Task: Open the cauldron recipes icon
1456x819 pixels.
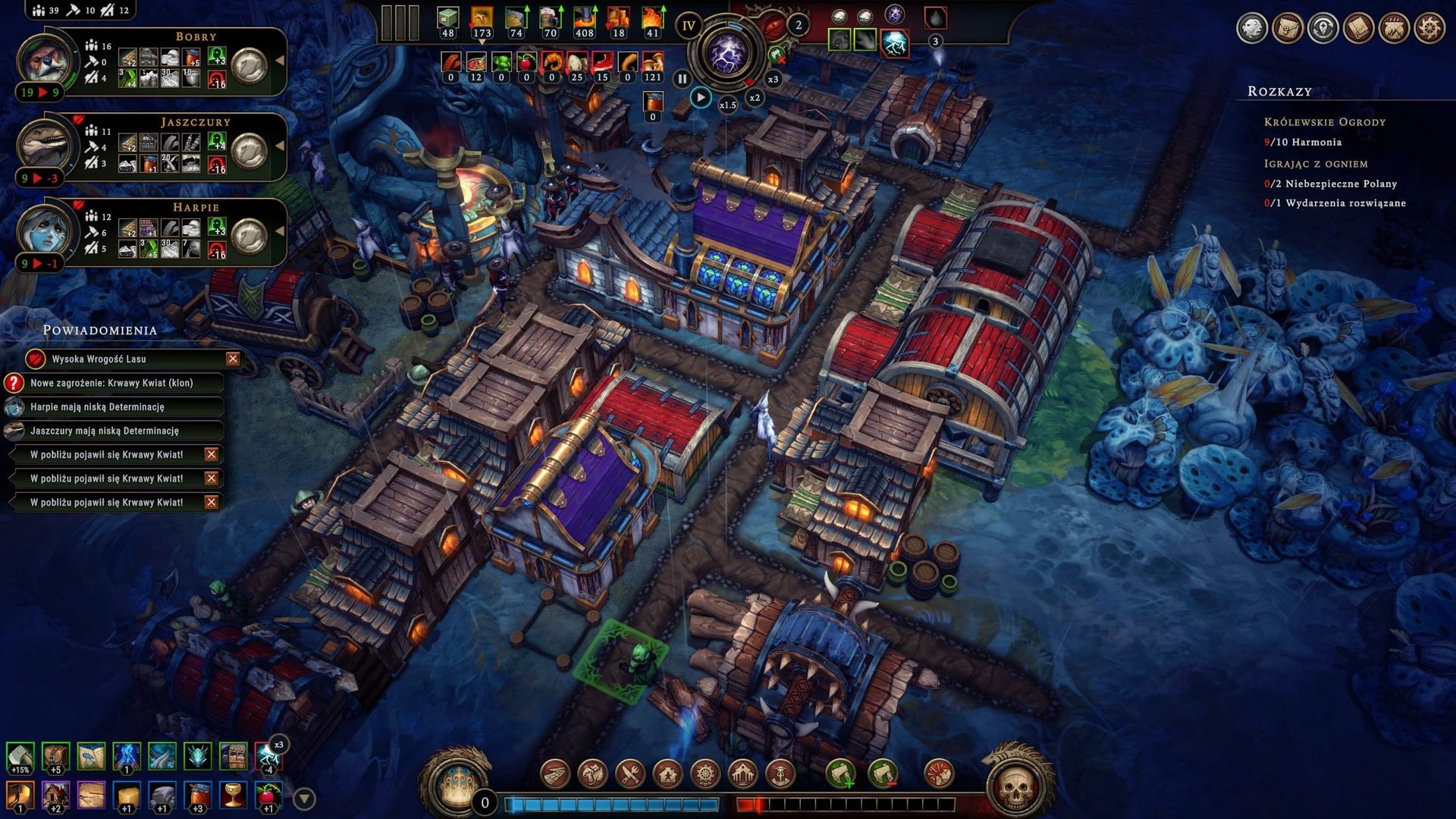Action: click(1394, 29)
